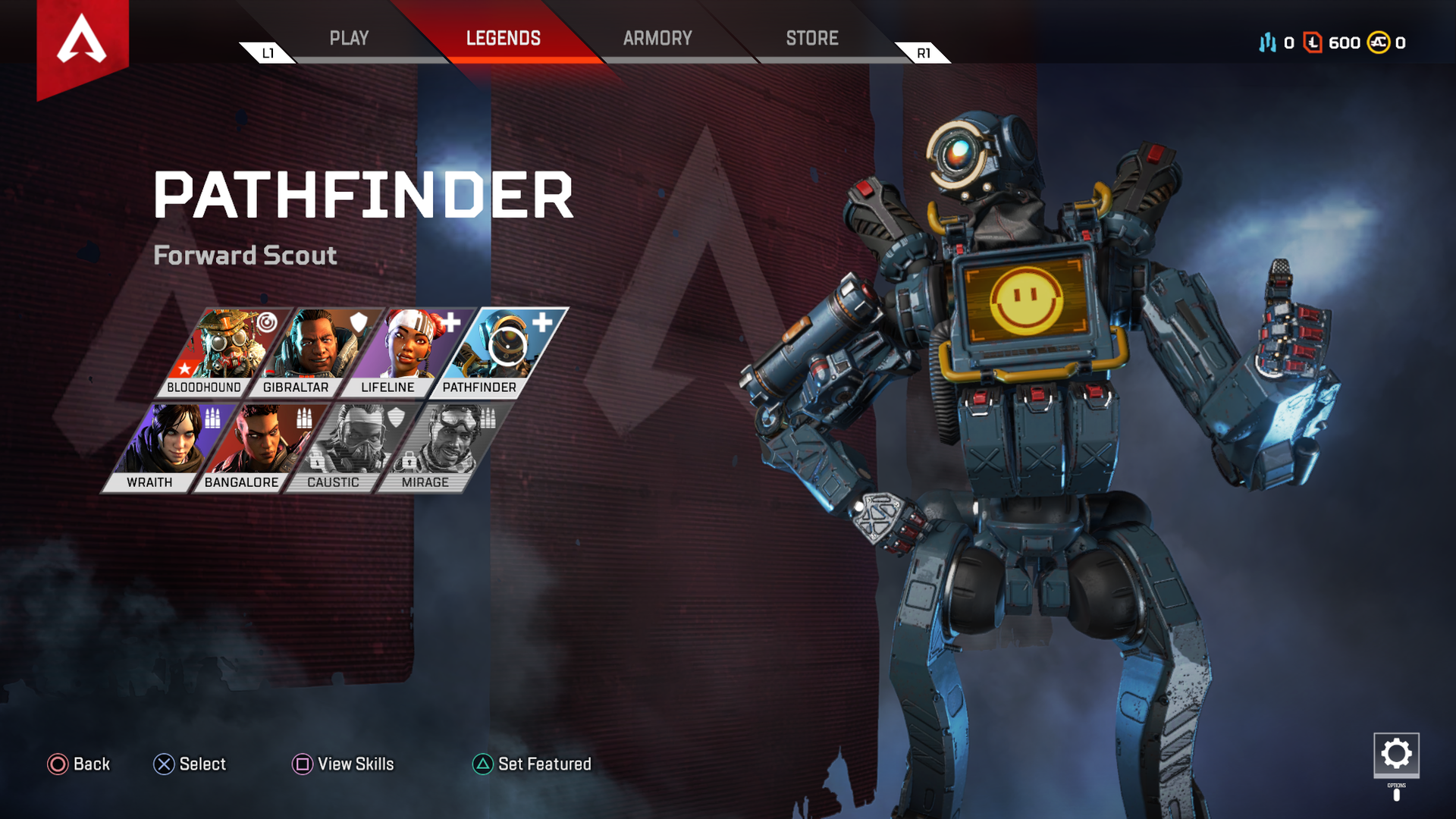Confirm with the Select option
This screenshot has width=1456, height=819.
pos(190,764)
